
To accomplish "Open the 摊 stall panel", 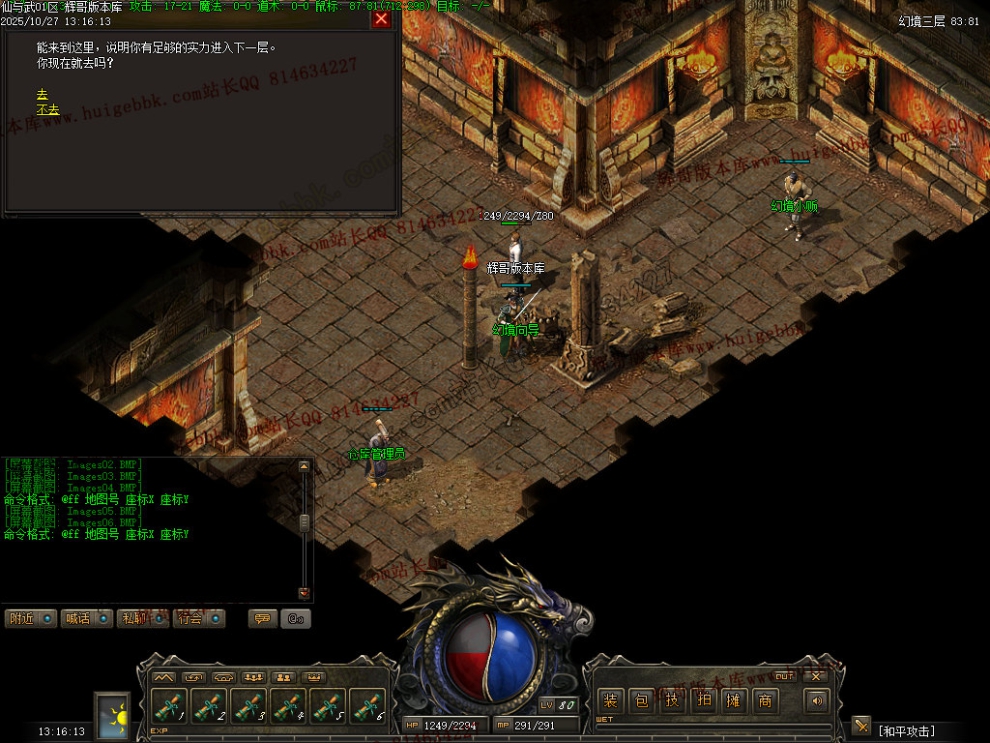I will (734, 701).
